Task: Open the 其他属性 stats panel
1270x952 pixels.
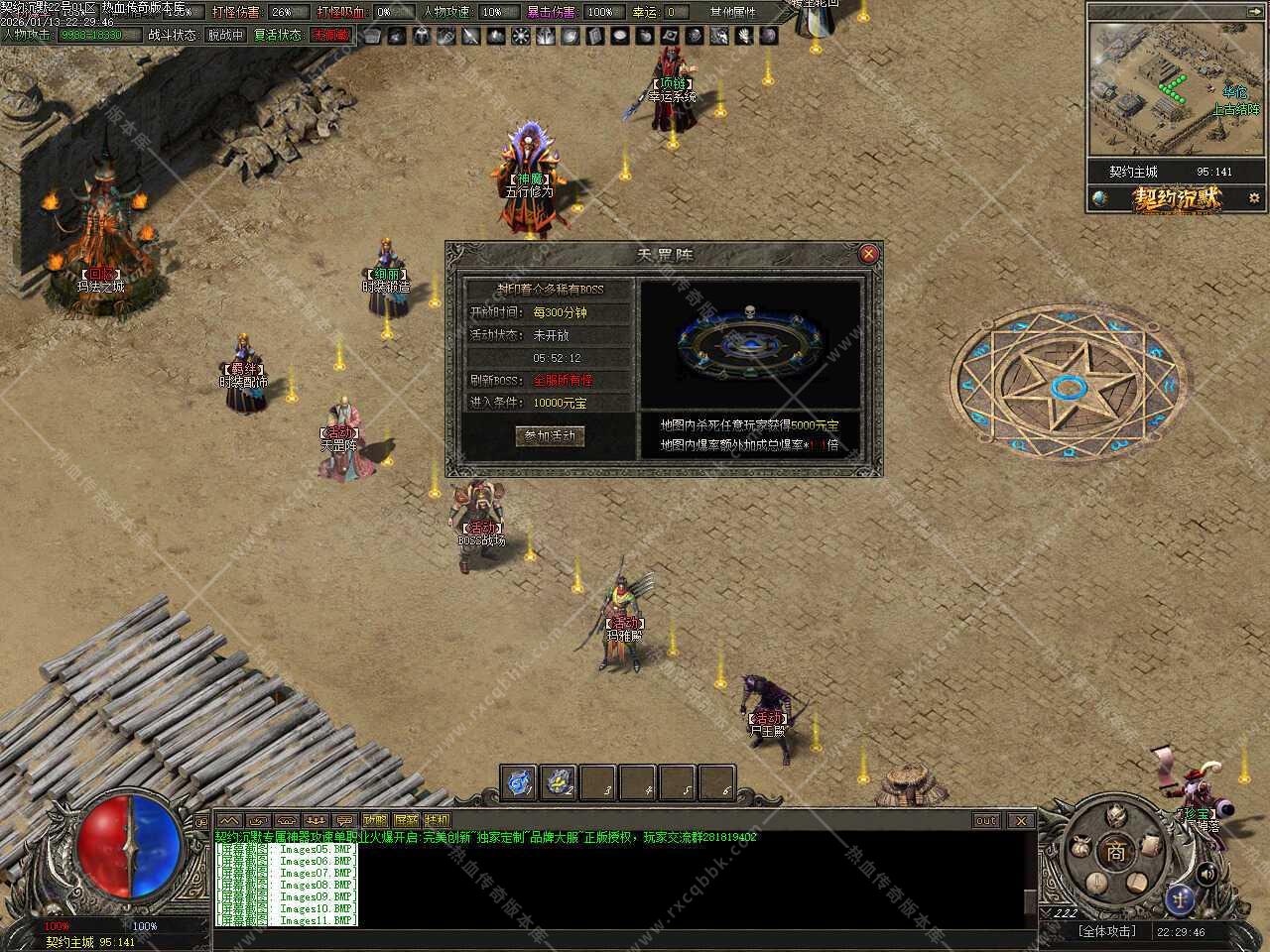Action: [732, 12]
